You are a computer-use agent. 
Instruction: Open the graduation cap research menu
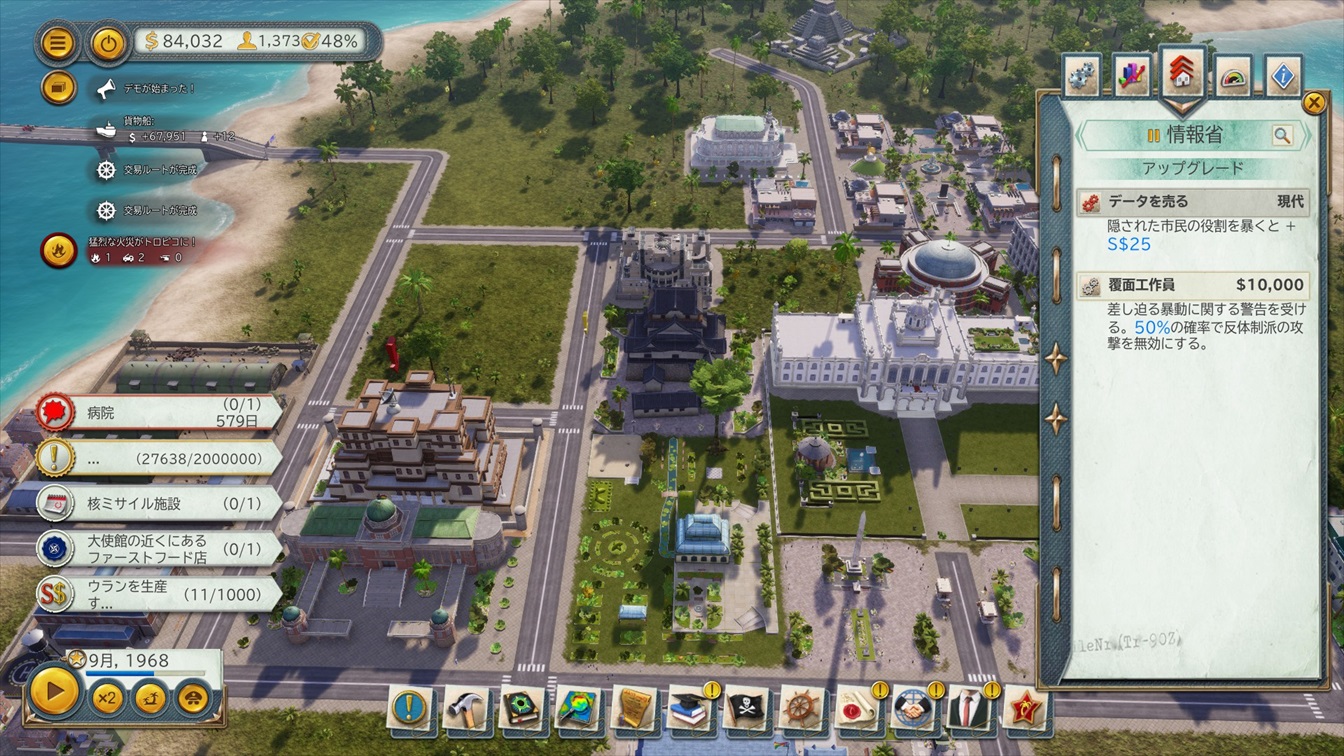point(690,708)
